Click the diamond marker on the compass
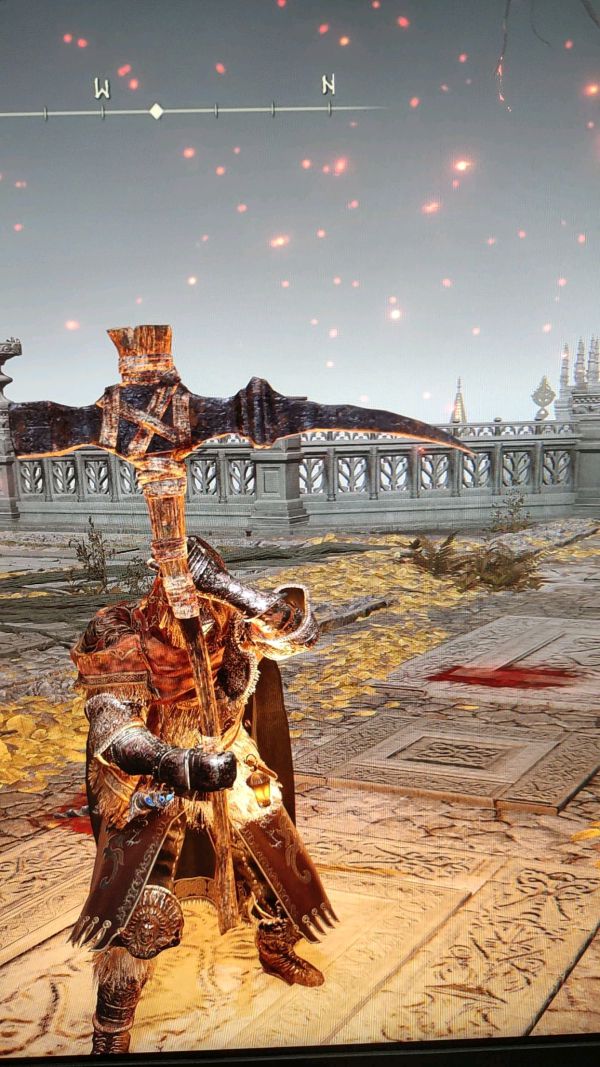600x1067 pixels. pyautogui.click(x=156, y=111)
